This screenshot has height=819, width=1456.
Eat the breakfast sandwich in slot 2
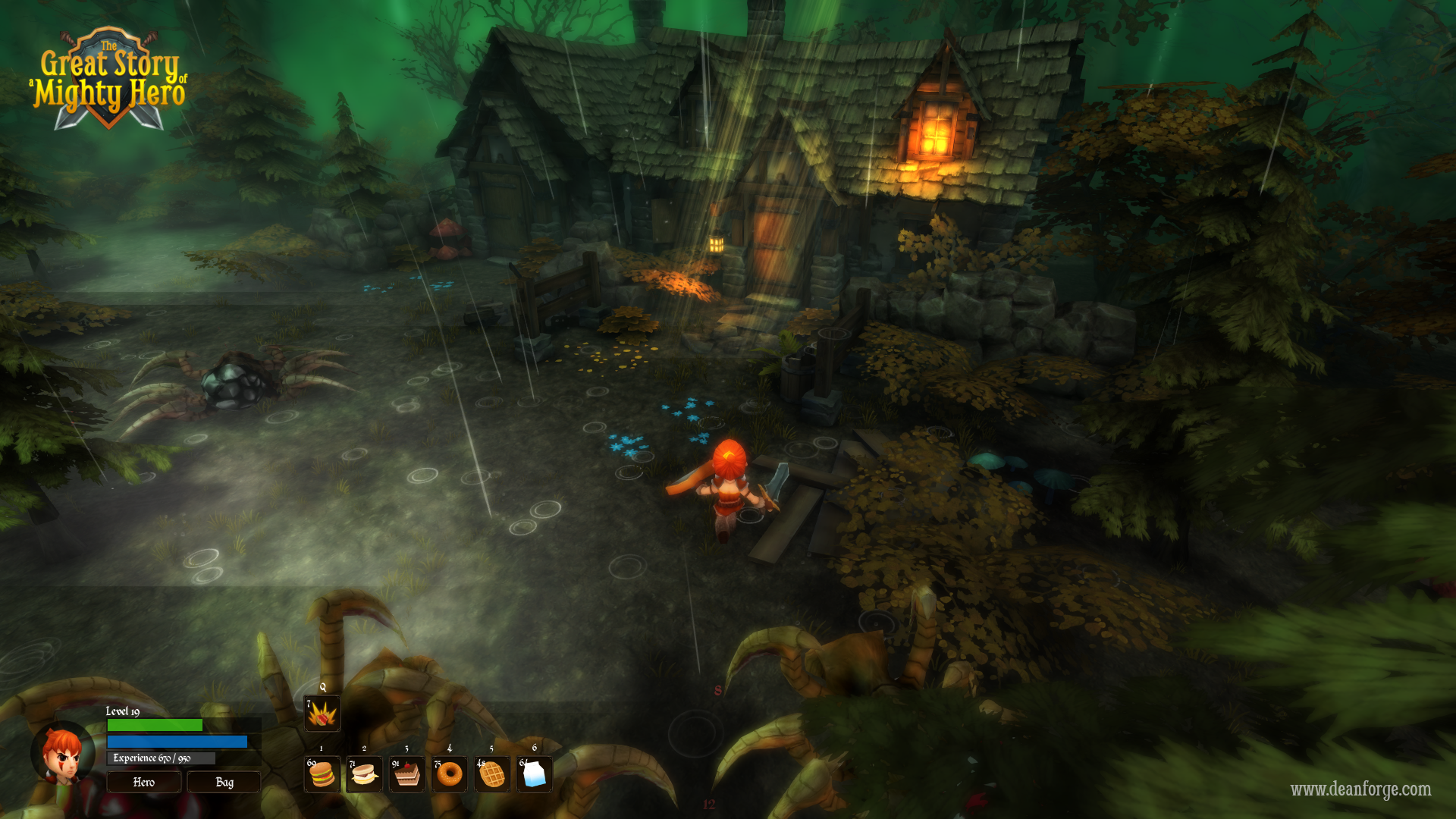click(x=364, y=774)
